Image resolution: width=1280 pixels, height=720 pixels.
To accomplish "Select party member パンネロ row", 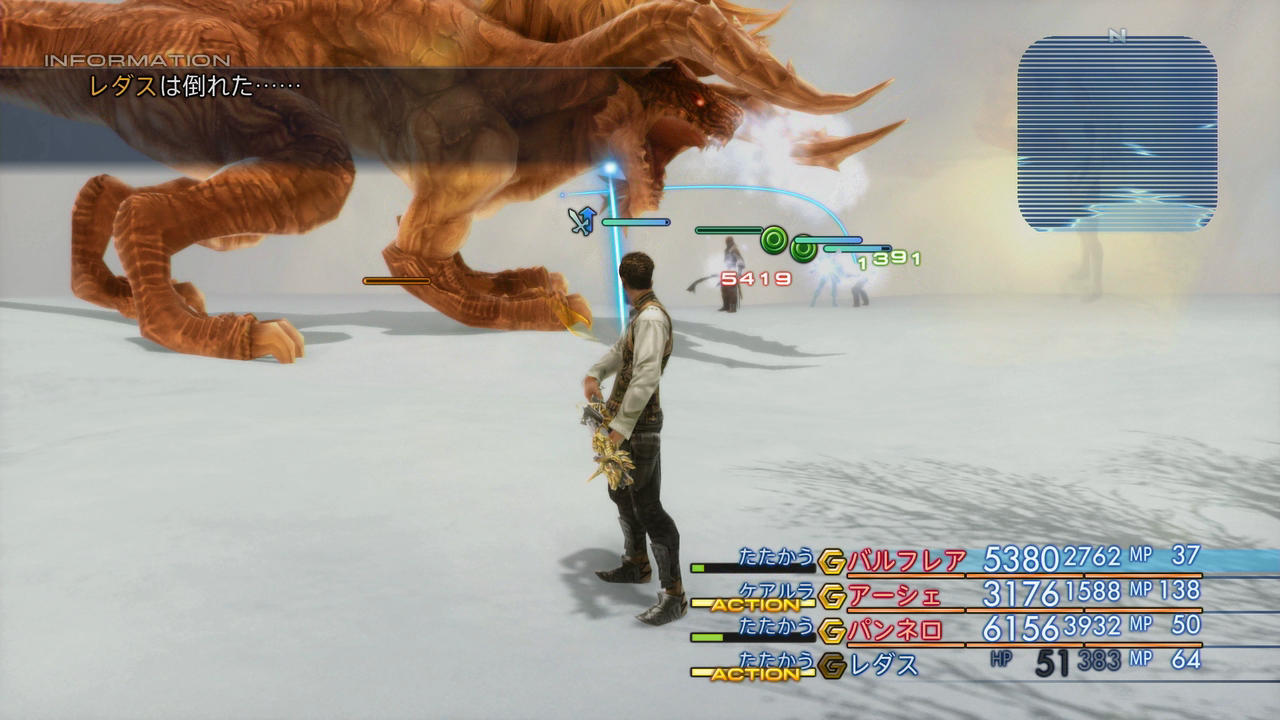I will [x=894, y=631].
